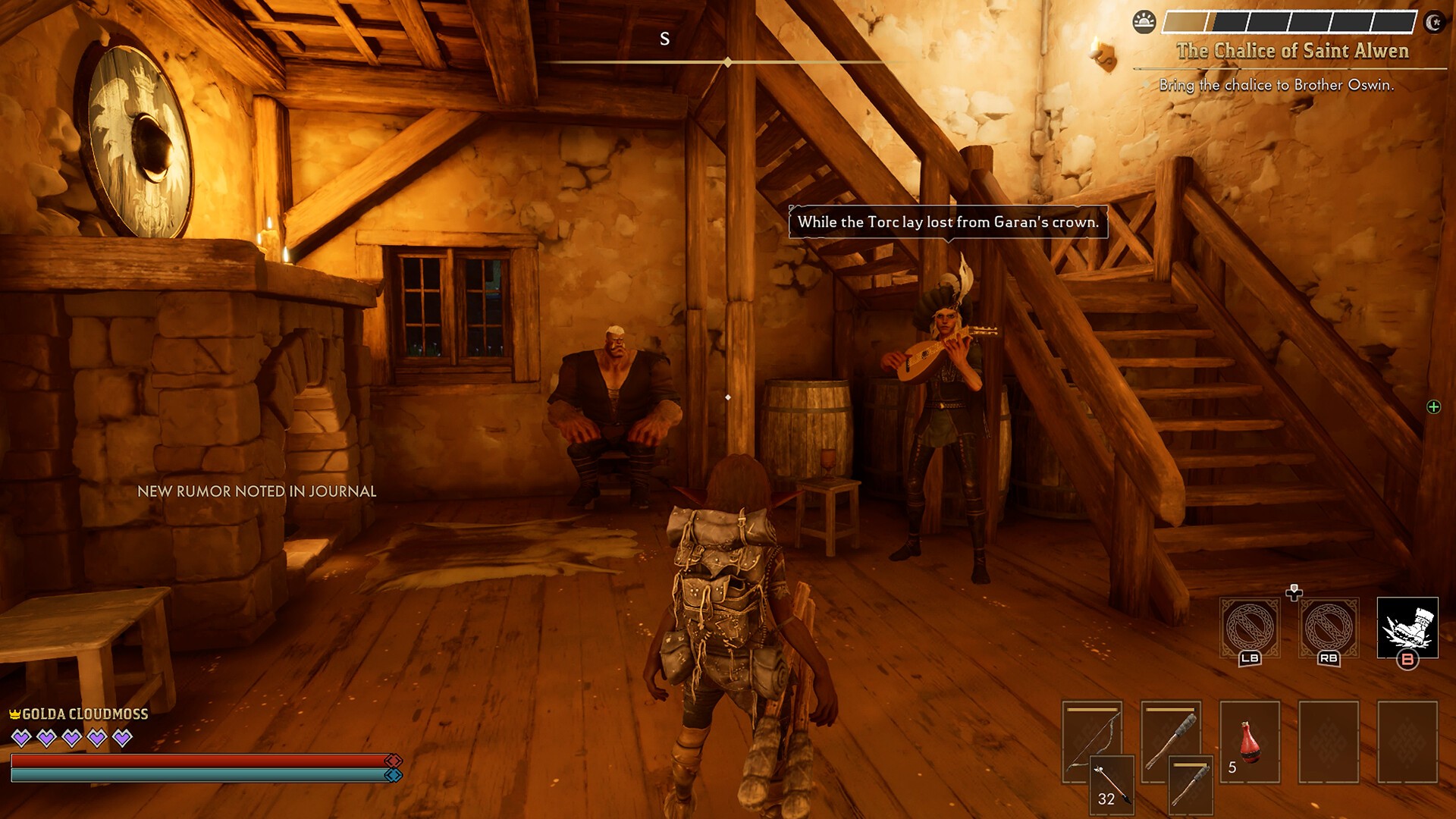This screenshot has width=1456, height=819.
Task: Select the red health potion slot
Action: click(x=1250, y=742)
